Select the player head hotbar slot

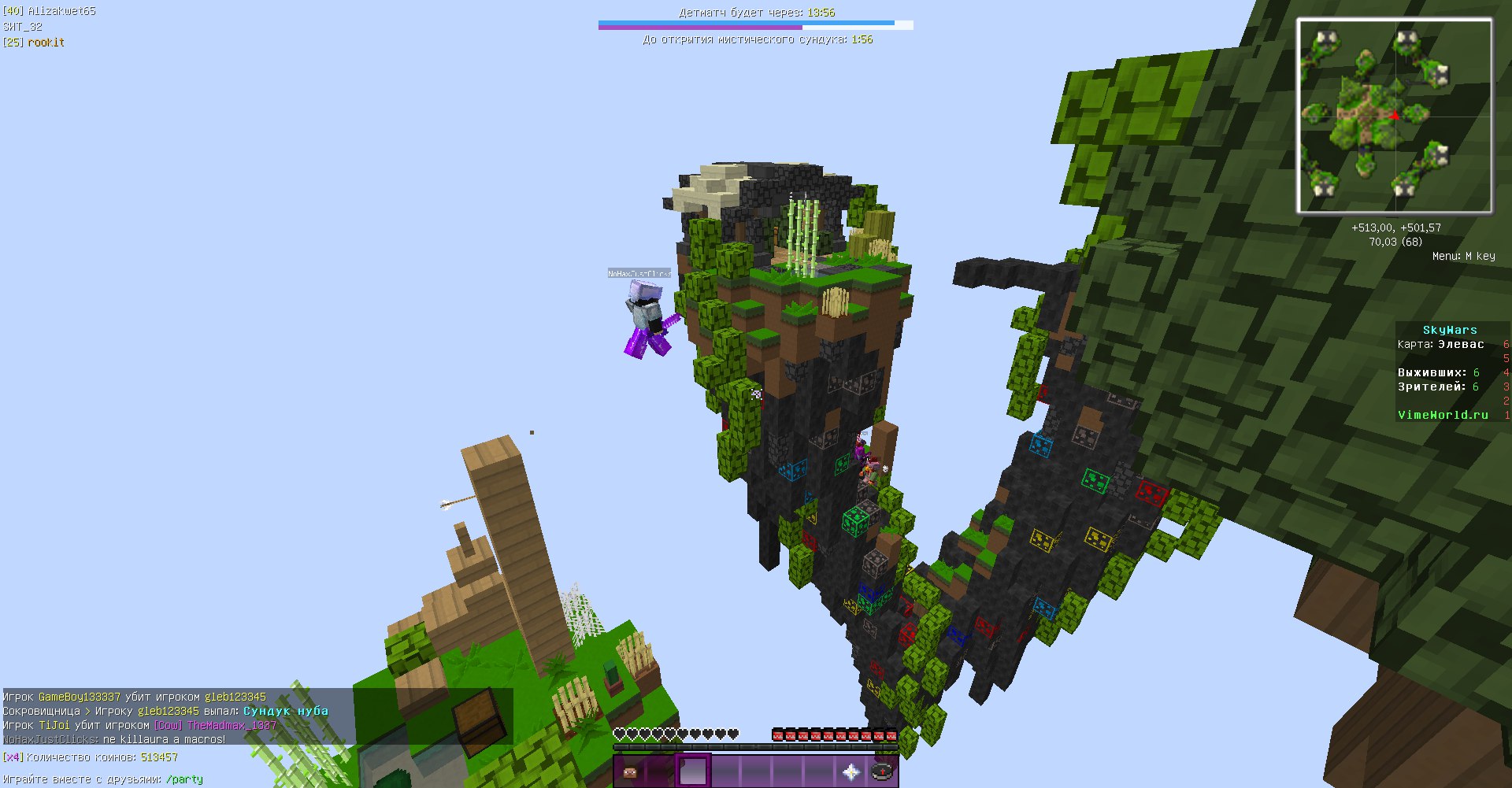click(630, 771)
